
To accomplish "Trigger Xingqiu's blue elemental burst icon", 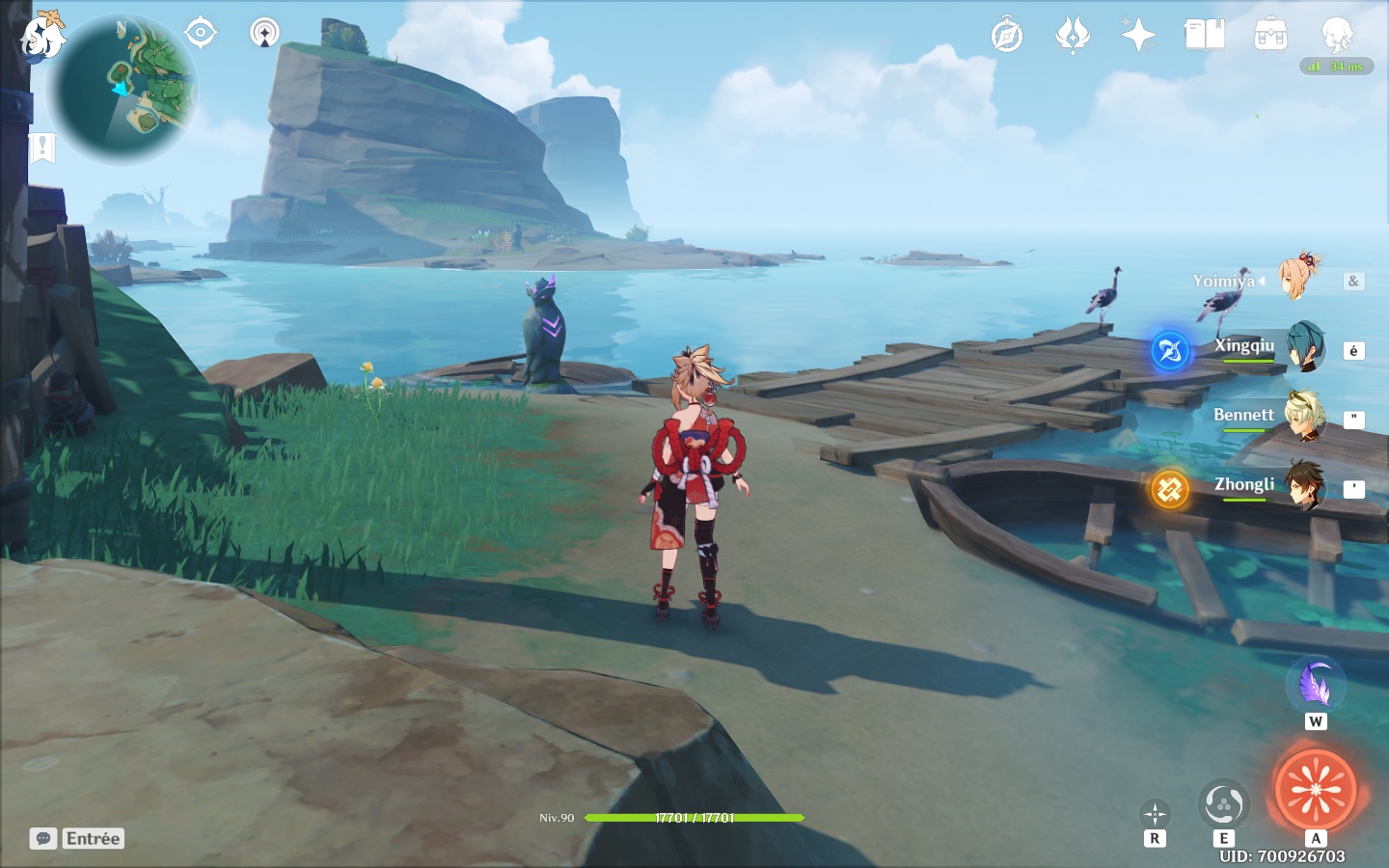I will tap(1170, 351).
